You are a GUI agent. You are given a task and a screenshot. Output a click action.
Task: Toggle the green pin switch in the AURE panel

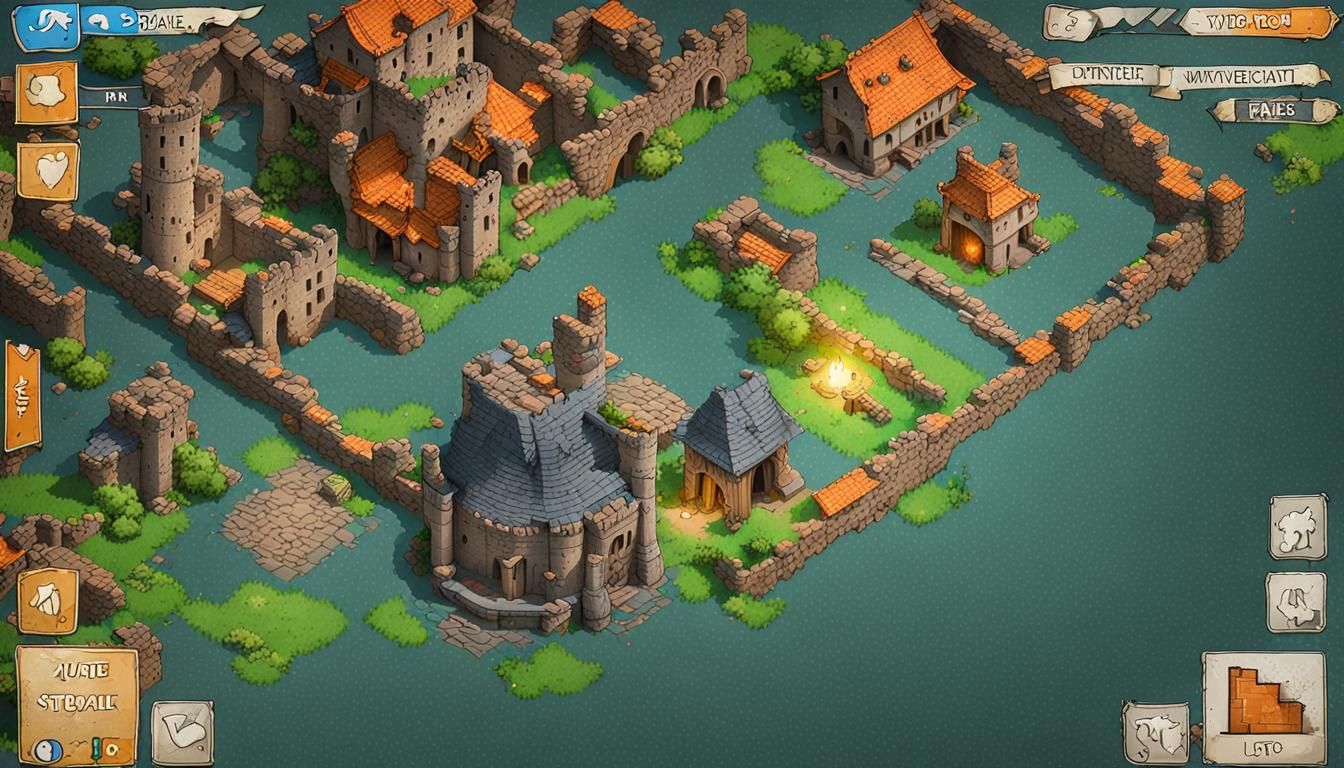[x=96, y=749]
